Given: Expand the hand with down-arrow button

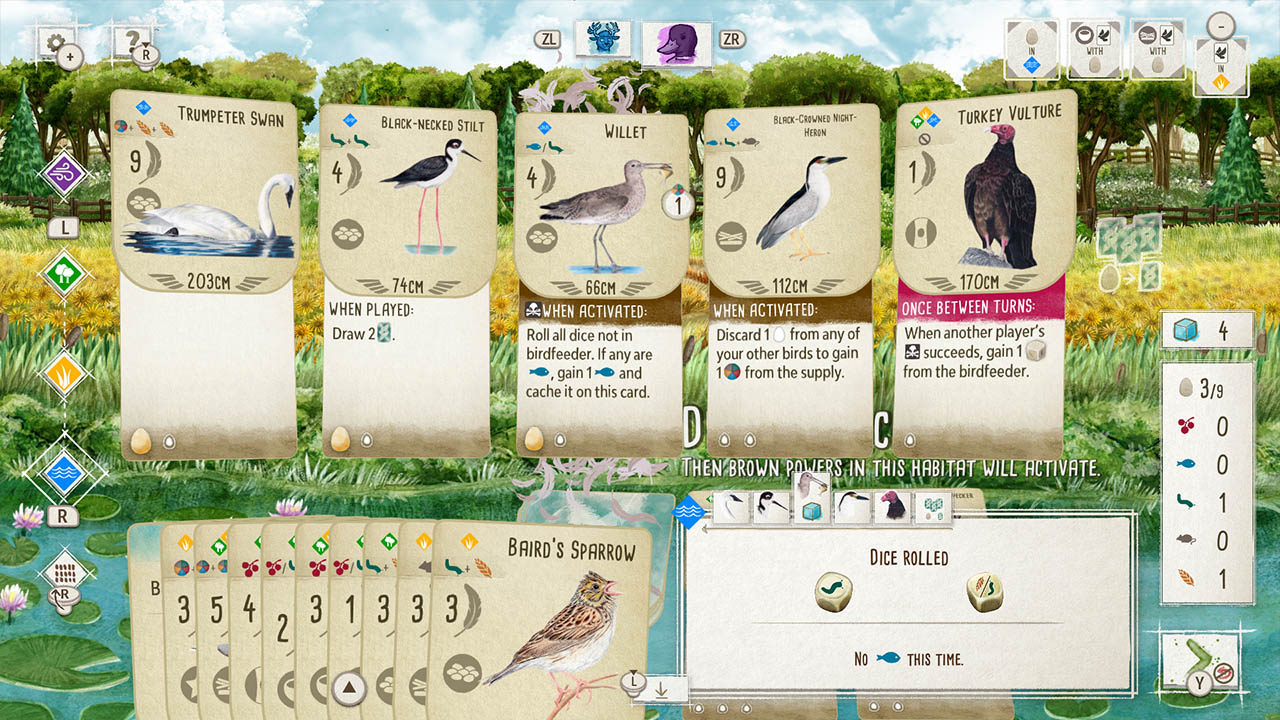Looking at the screenshot, I should point(660,692).
